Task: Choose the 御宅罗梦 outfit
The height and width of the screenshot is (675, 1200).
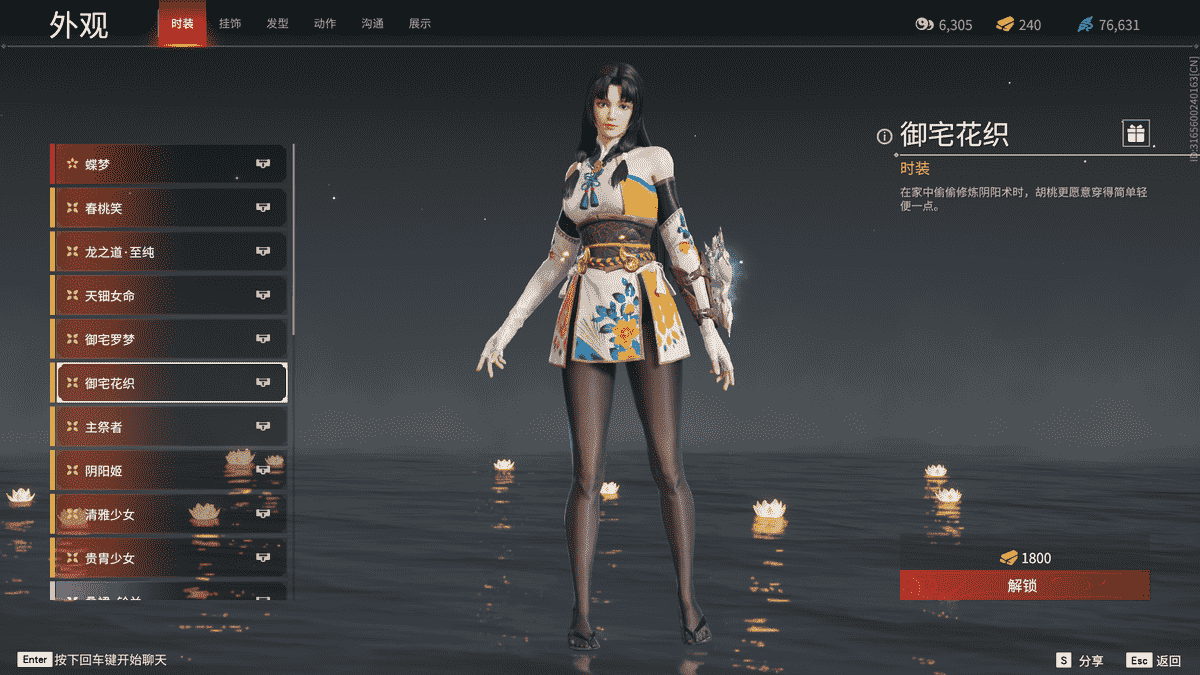Action: [x=168, y=340]
